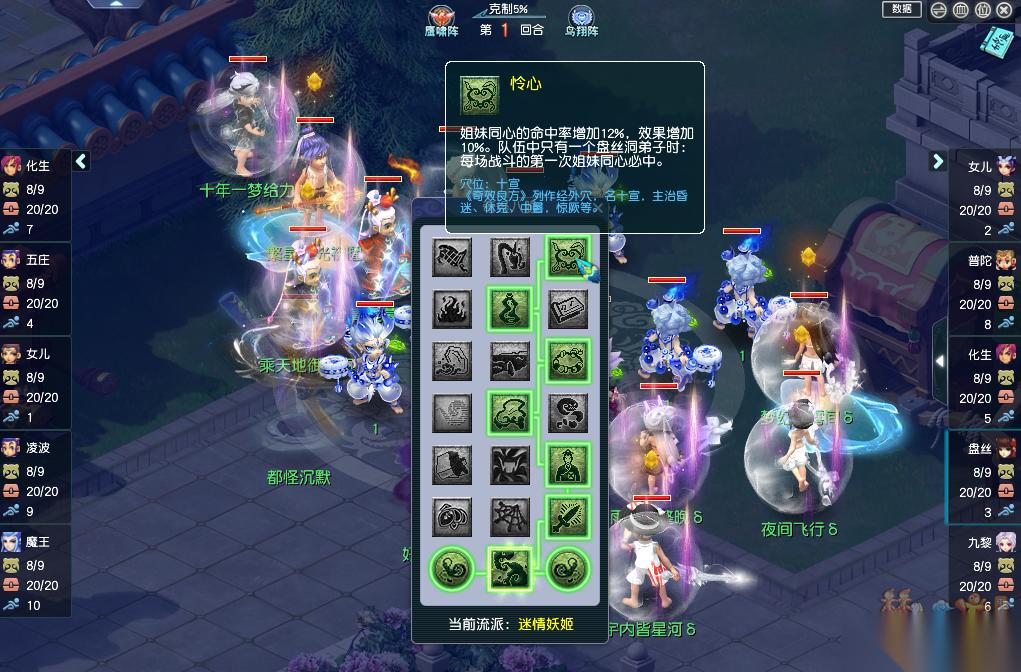This screenshot has height=672, width=1021.
Task: Select the grey flame talent node
Action: [x=452, y=308]
